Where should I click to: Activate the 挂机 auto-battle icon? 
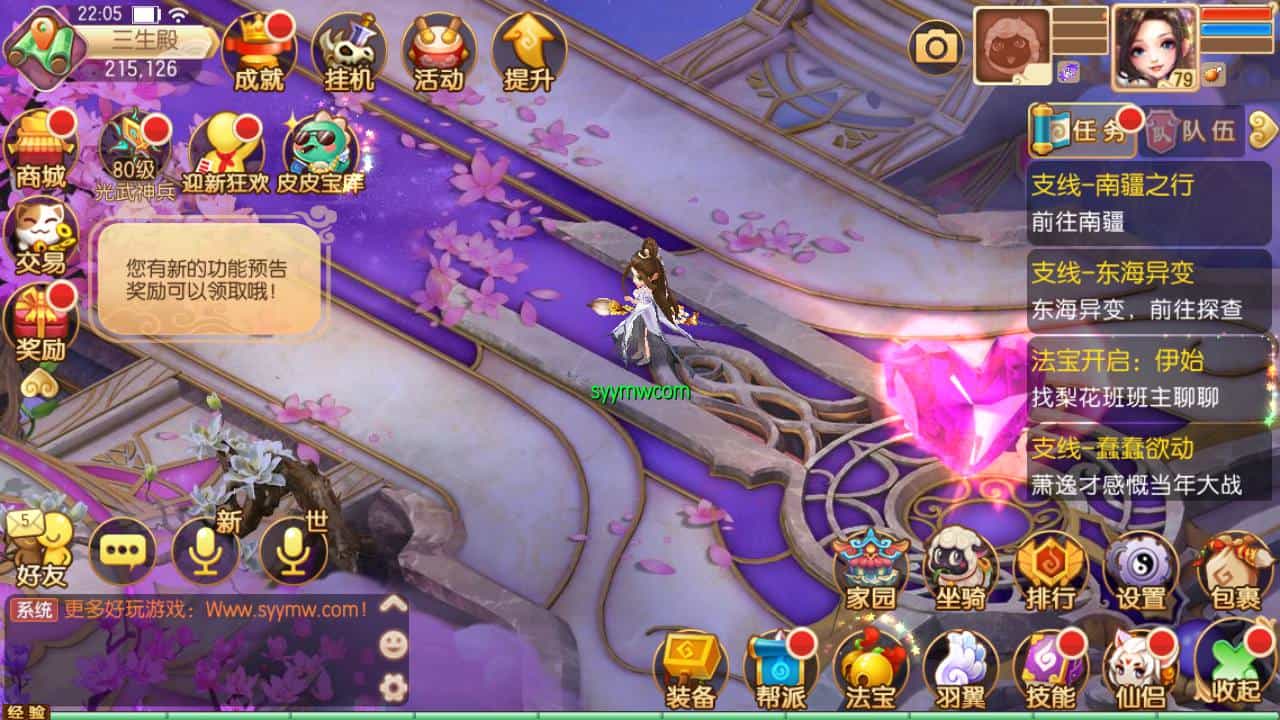click(349, 52)
